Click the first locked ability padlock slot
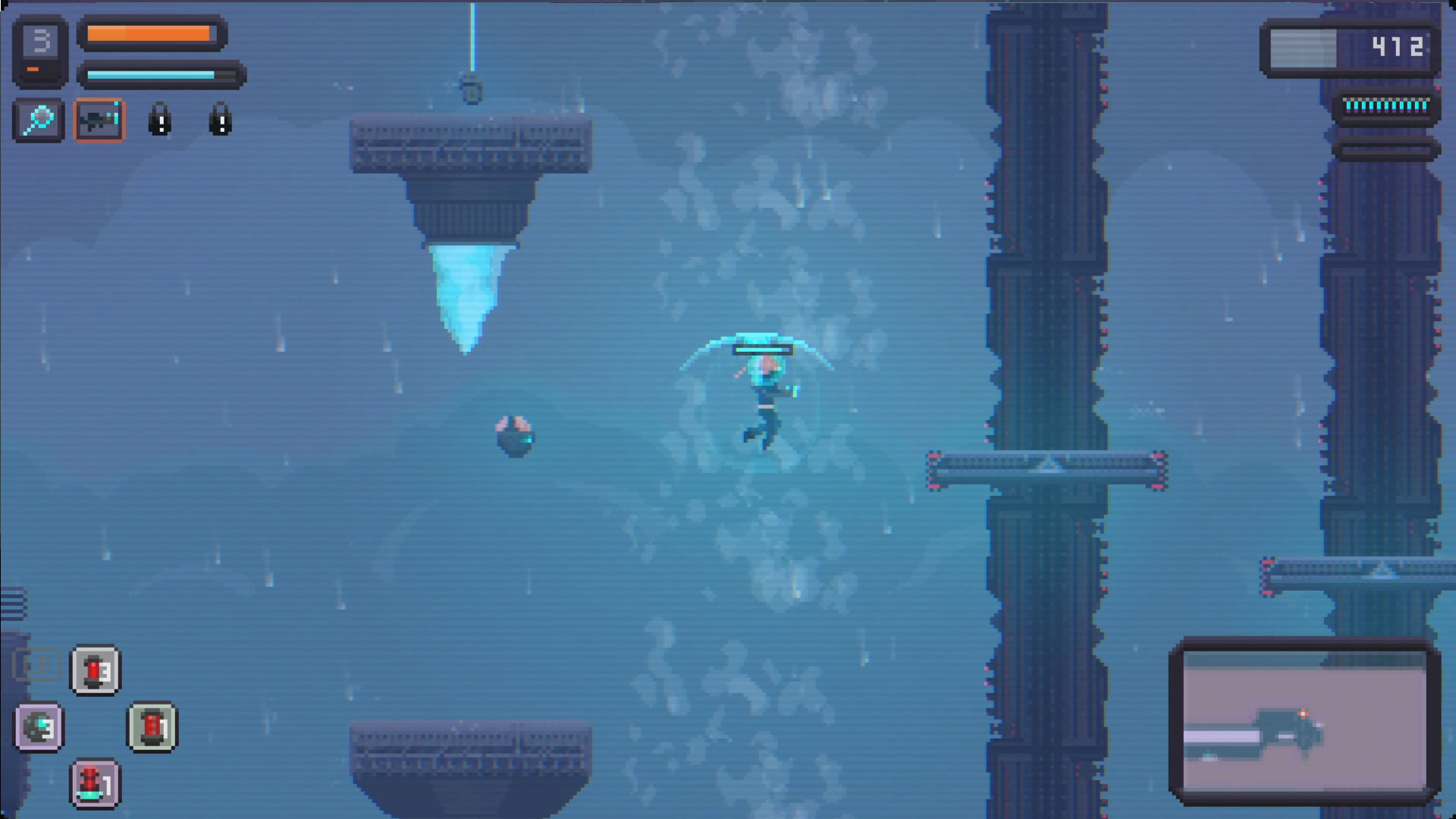 (159, 120)
